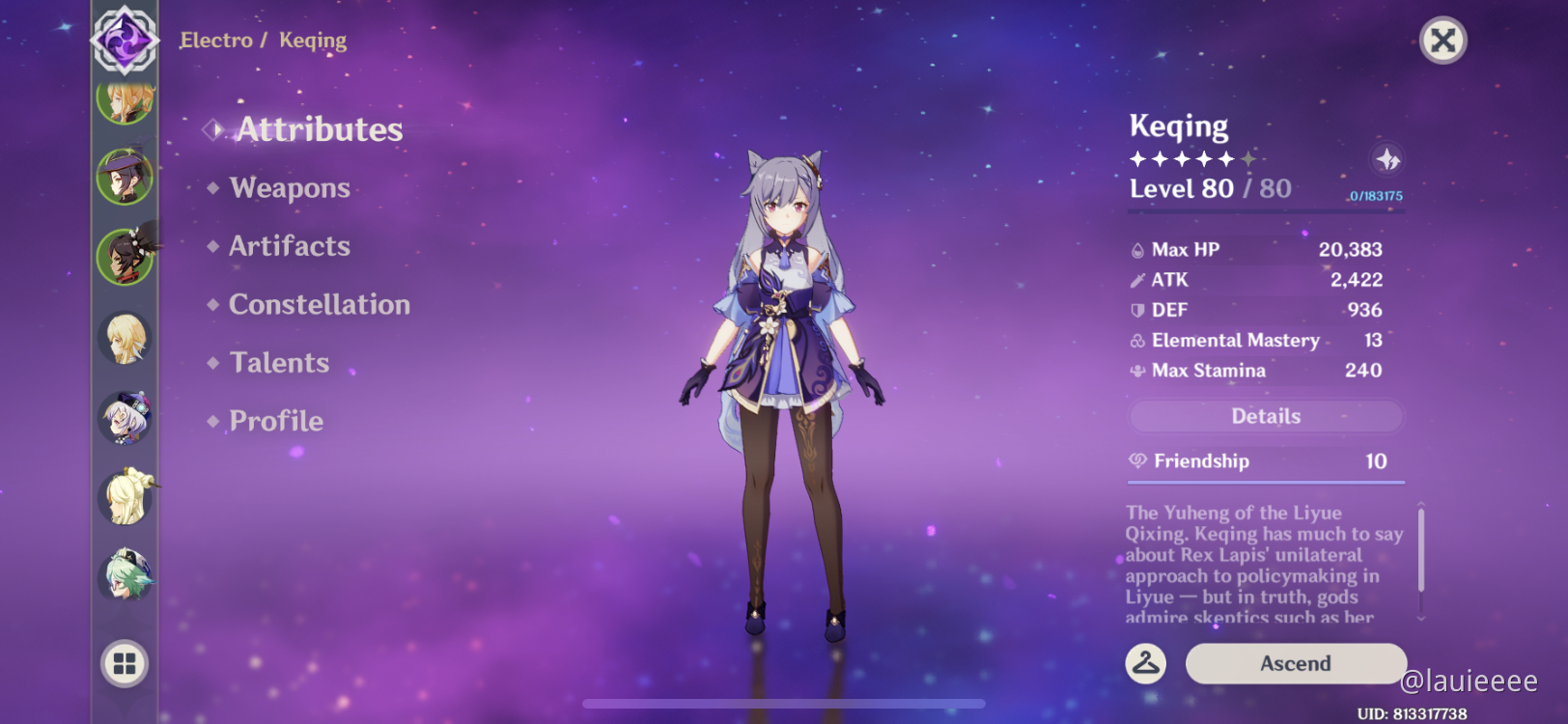Click the Elemental Mastery stat icon
This screenshot has width=1568, height=724.
coord(1136,340)
